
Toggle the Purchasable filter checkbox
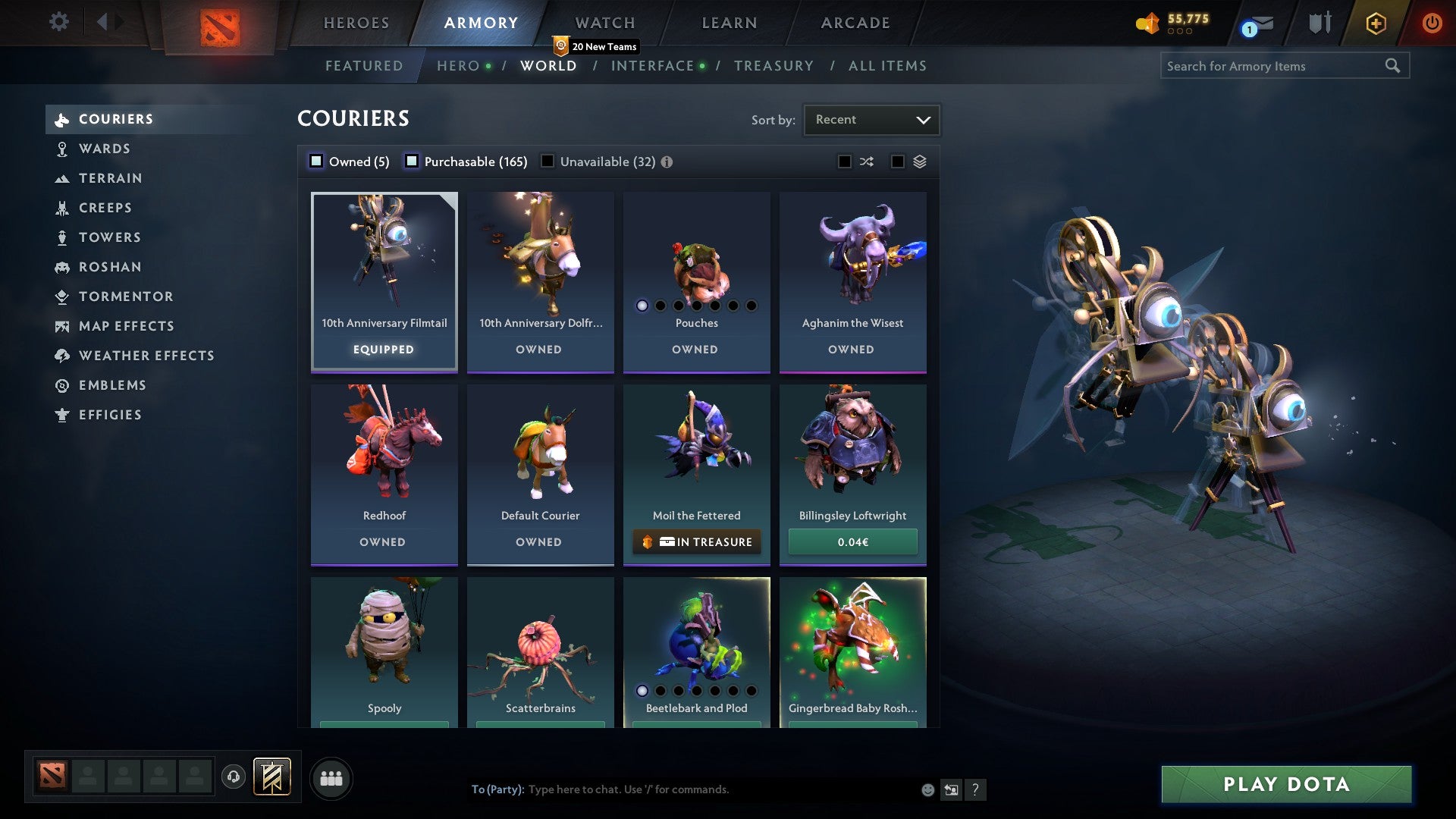tap(412, 161)
